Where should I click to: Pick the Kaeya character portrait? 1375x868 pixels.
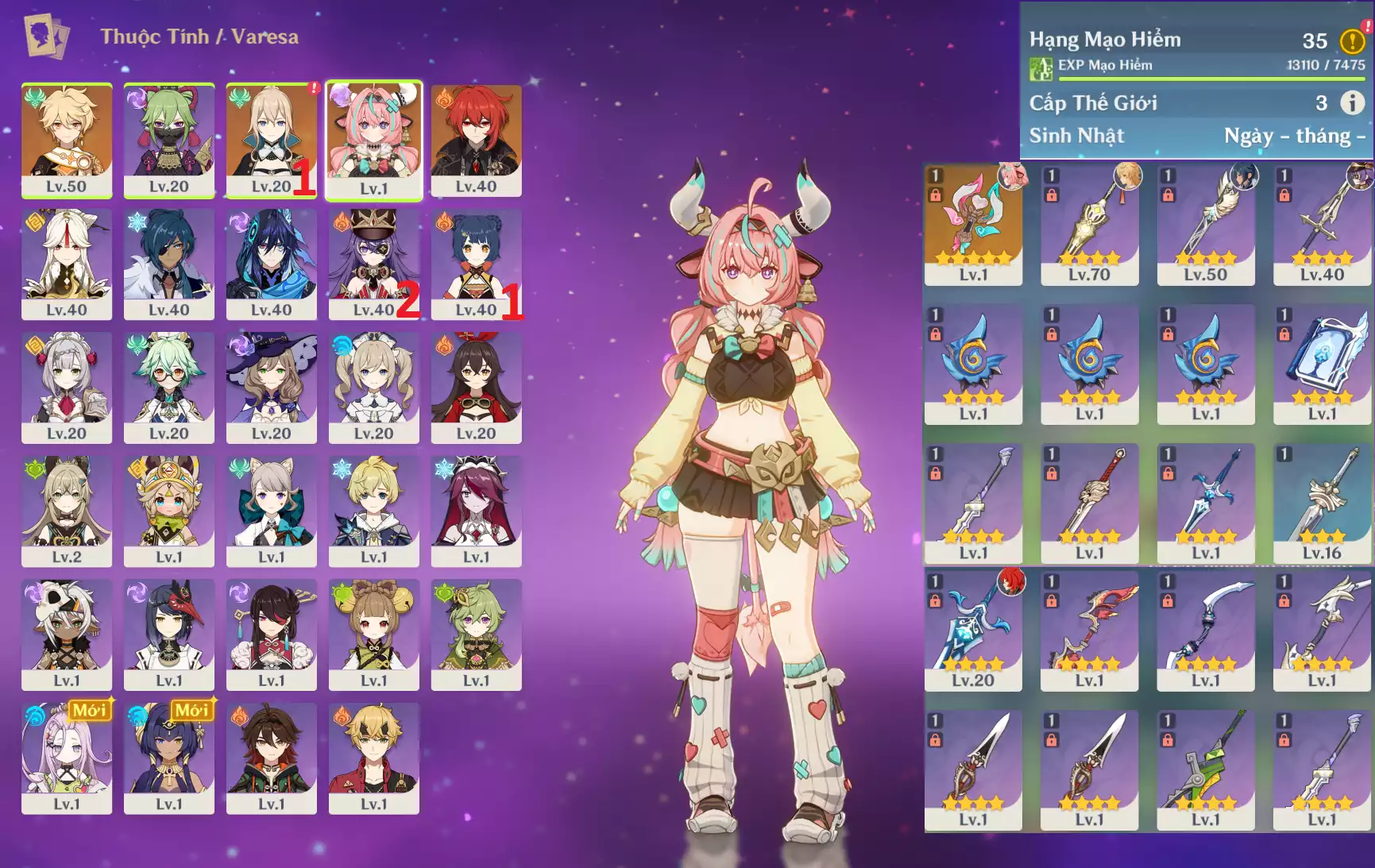tap(169, 264)
